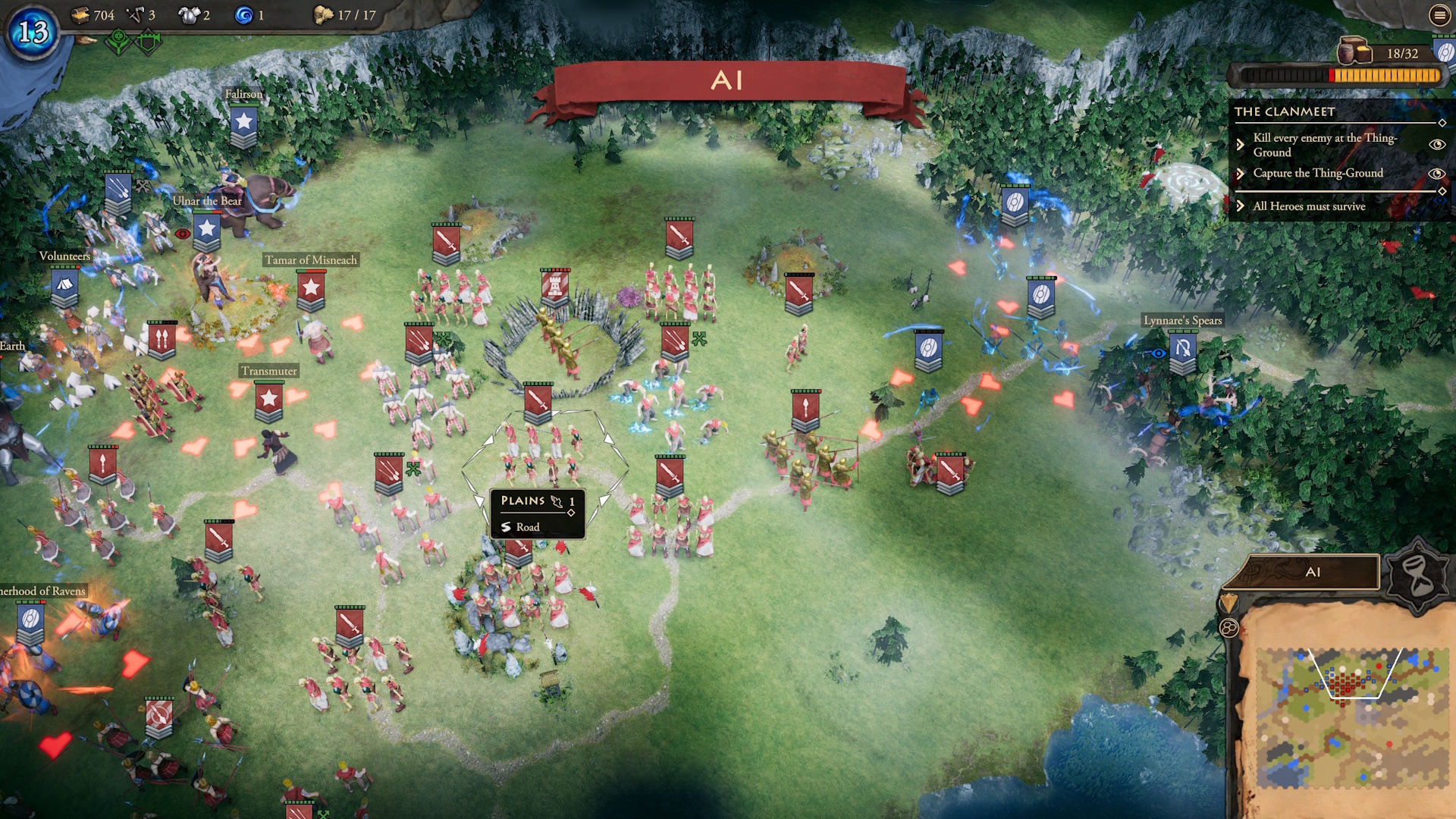The image size is (1456, 819).
Task: Click the green tower-shield status icon
Action: click(149, 42)
